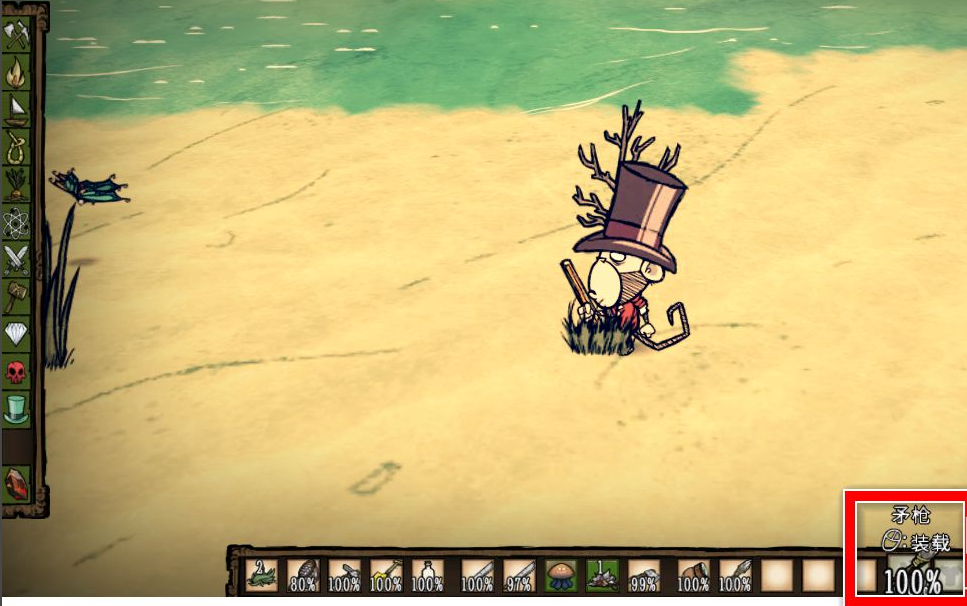The image size is (967, 606).
Task: Switch to the Fight crossed-swords tab
Action: tap(17, 259)
